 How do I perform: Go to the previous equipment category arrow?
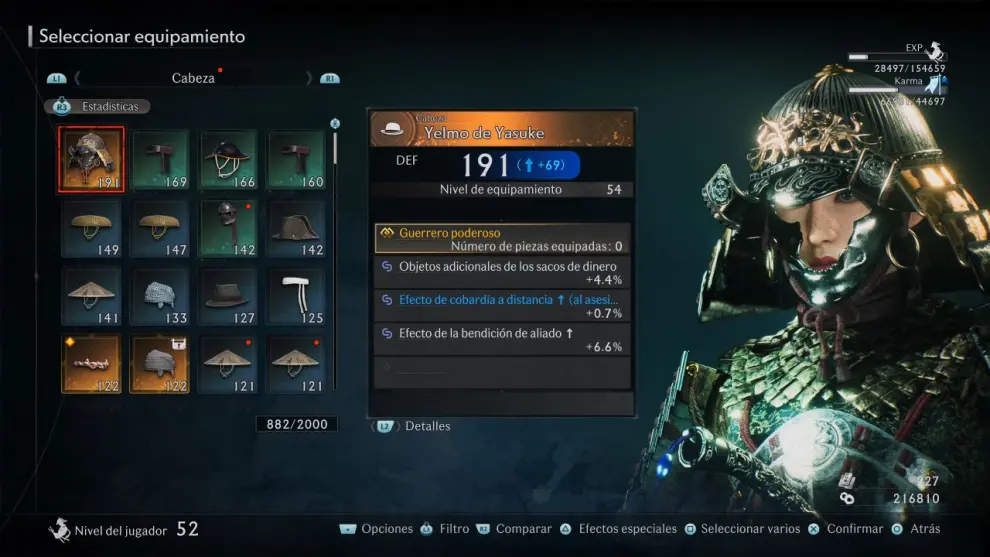78,78
